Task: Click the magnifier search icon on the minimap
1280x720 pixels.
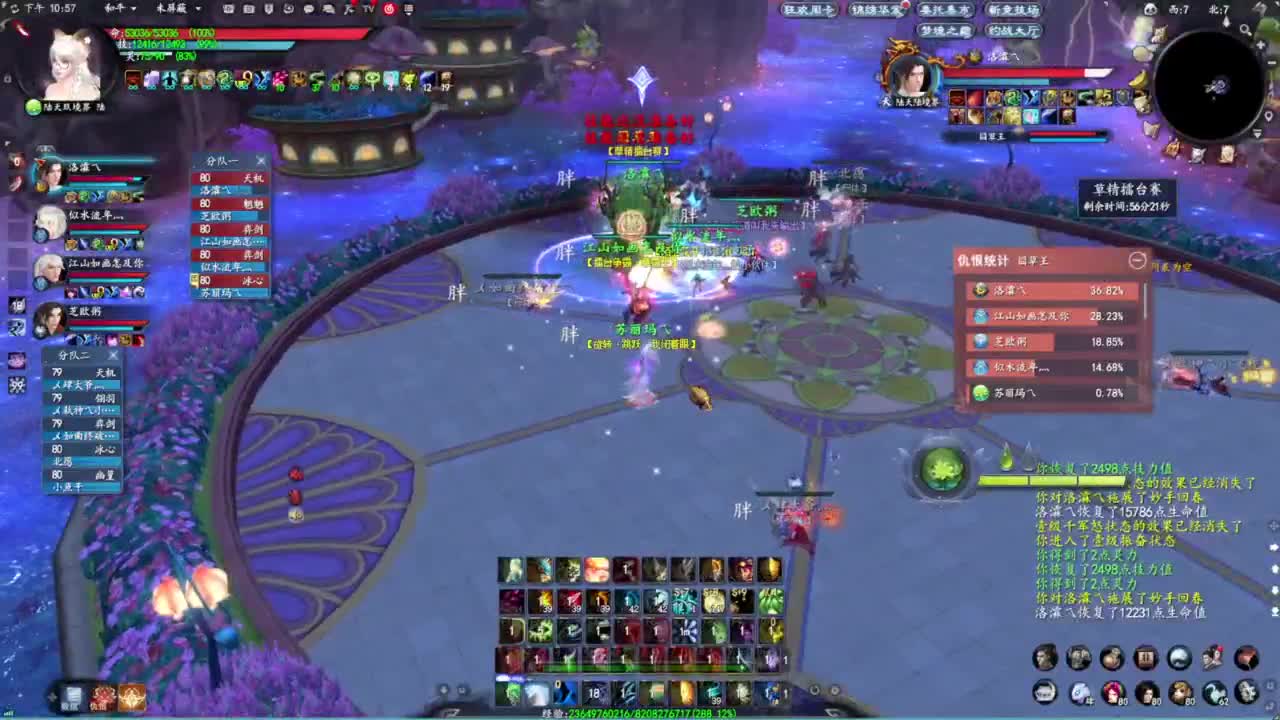Action: tap(1246, 30)
